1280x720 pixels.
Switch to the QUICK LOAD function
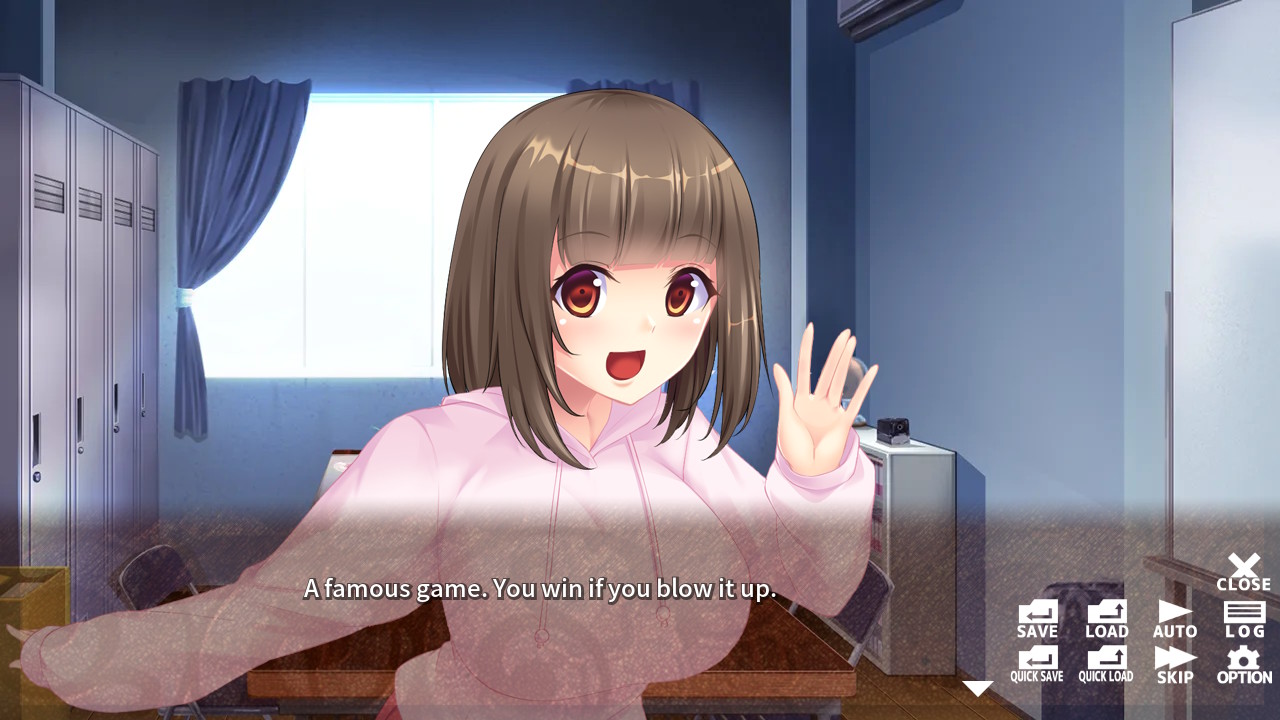pos(1106,661)
